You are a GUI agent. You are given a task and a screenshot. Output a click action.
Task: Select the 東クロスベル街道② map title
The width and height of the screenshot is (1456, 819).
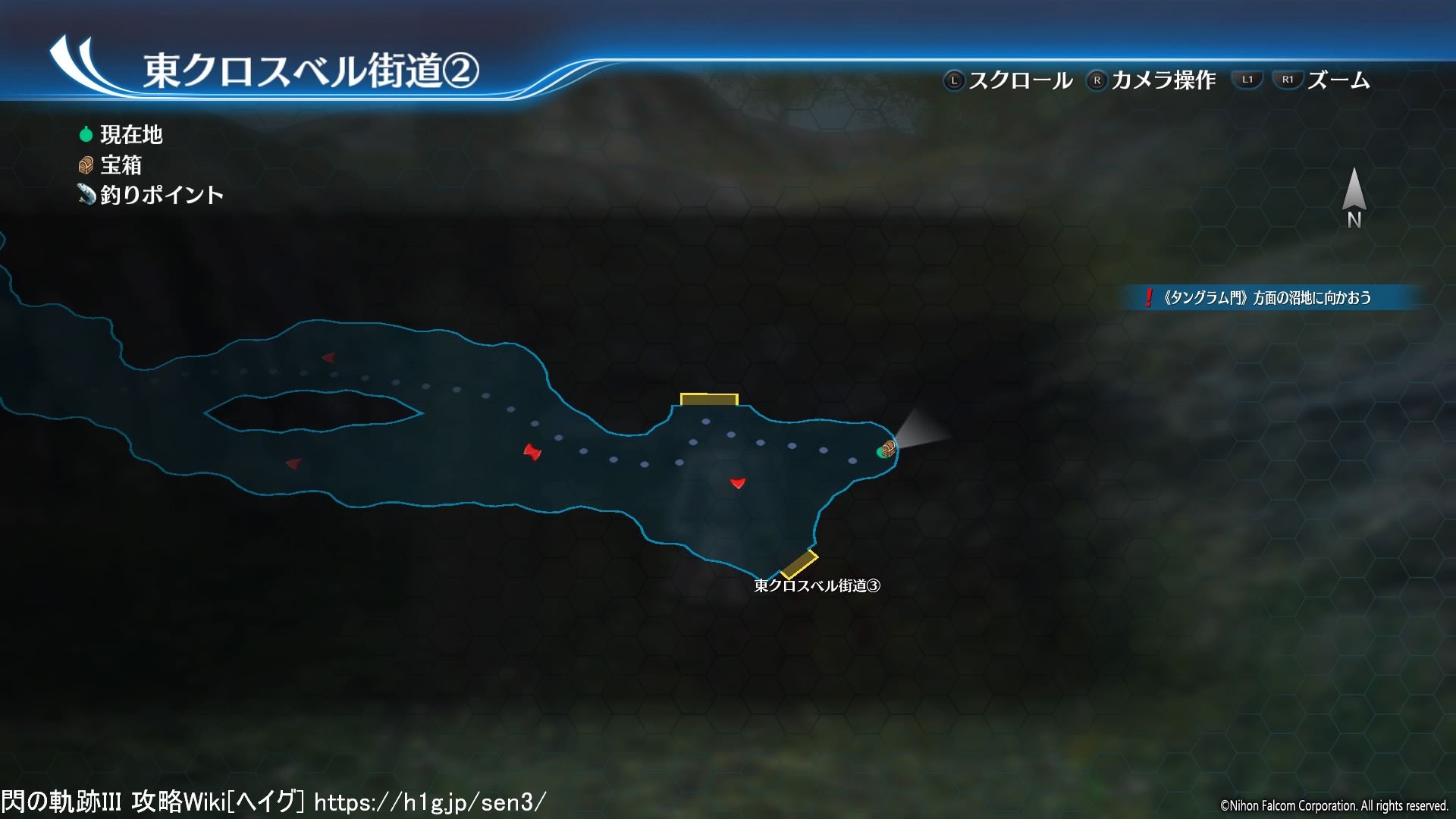tap(311, 71)
